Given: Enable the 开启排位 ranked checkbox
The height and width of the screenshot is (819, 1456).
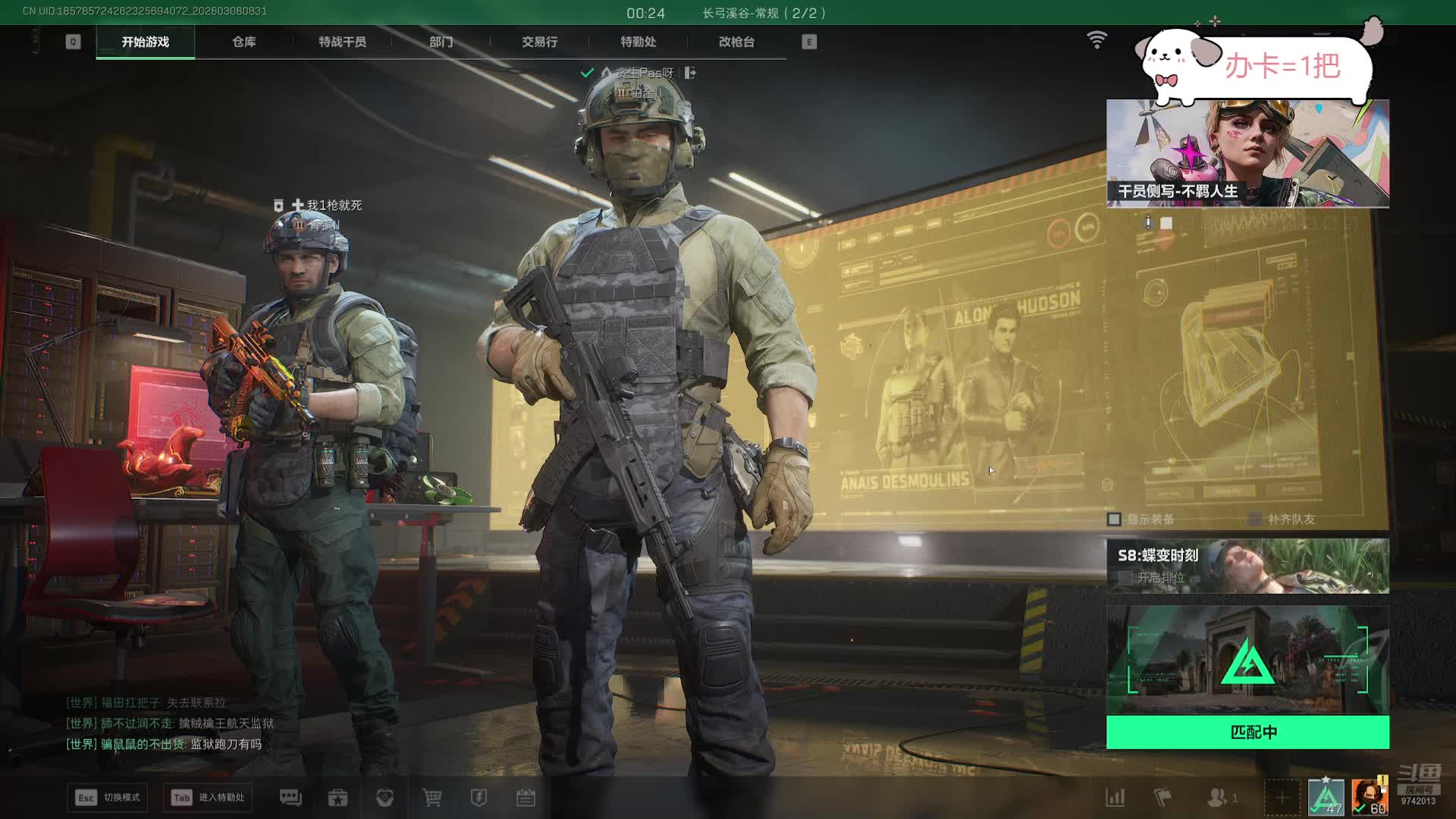Looking at the screenshot, I should [x=1126, y=578].
